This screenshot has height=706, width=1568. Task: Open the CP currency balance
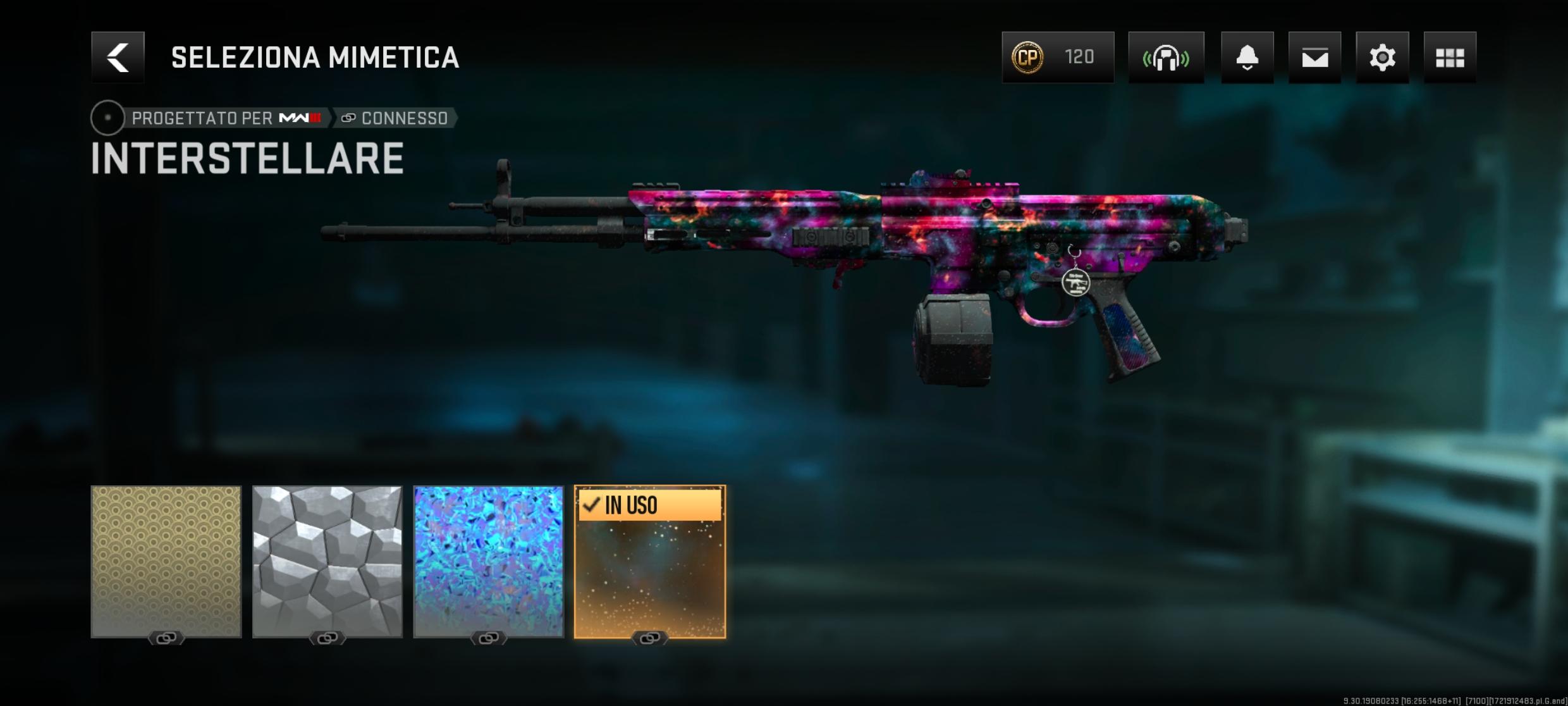[1057, 58]
